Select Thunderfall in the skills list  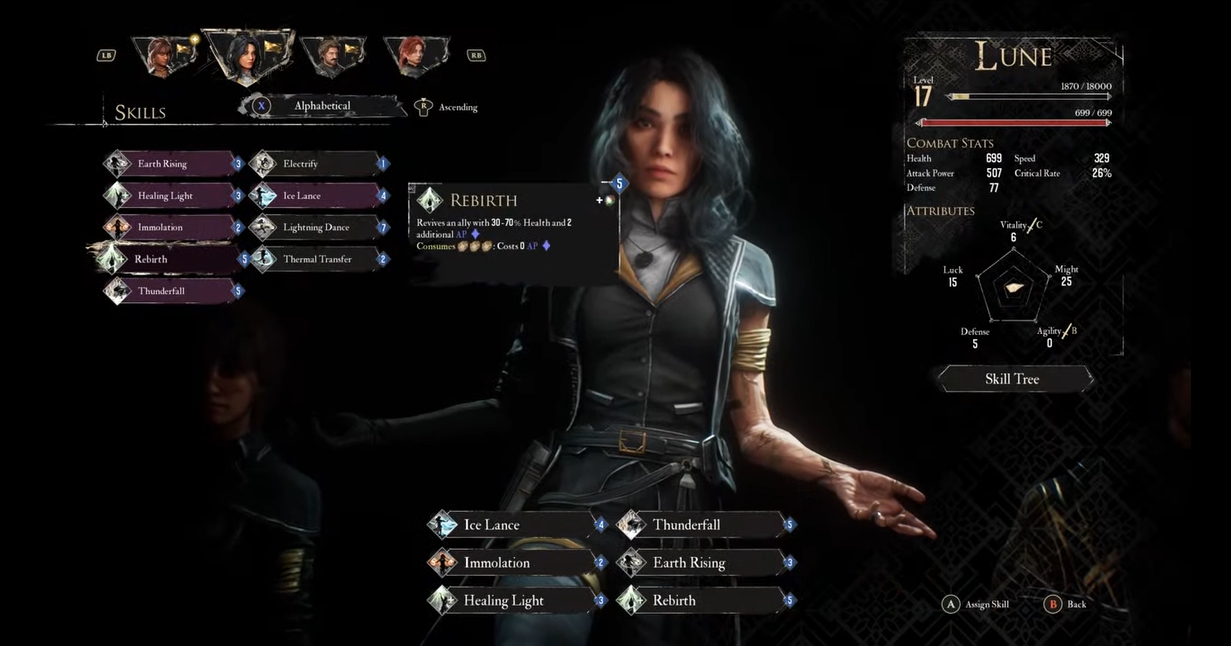pos(172,291)
